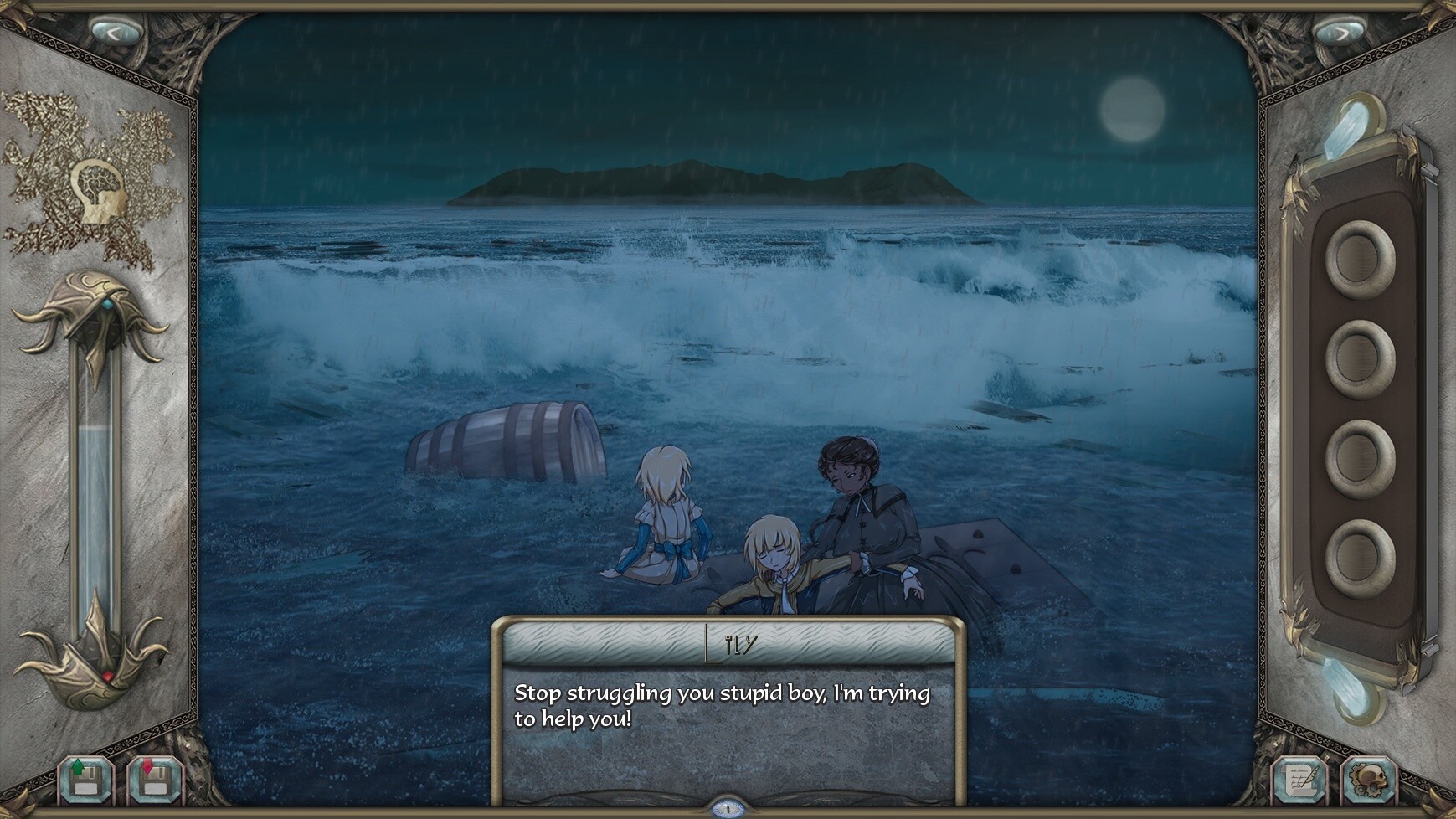The width and height of the screenshot is (1456, 819).
Task: Advance Lily's dialogue text box
Action: [728, 727]
